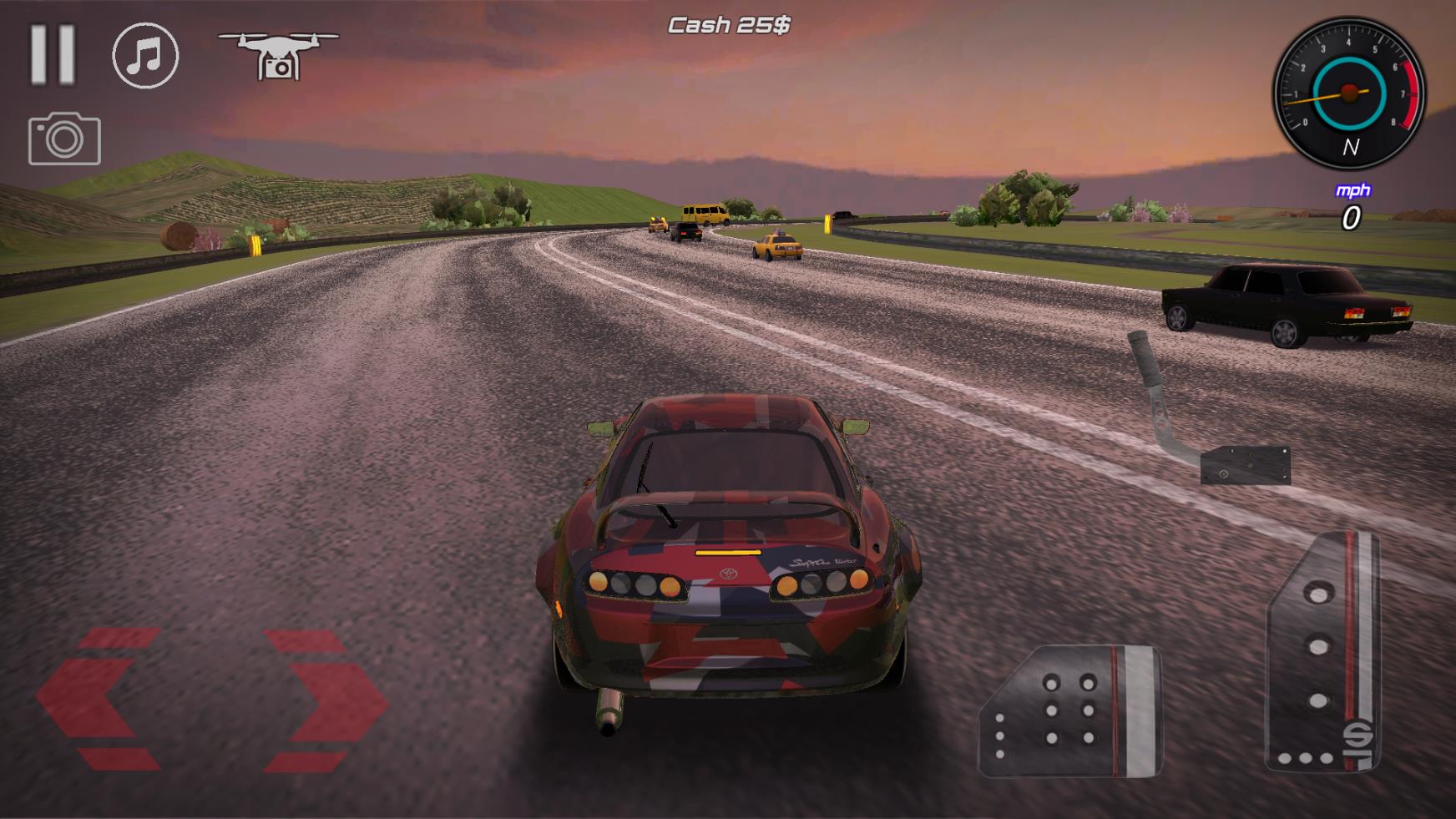Steer right with the red arrow
The image size is (1456, 819).
coord(326,700)
